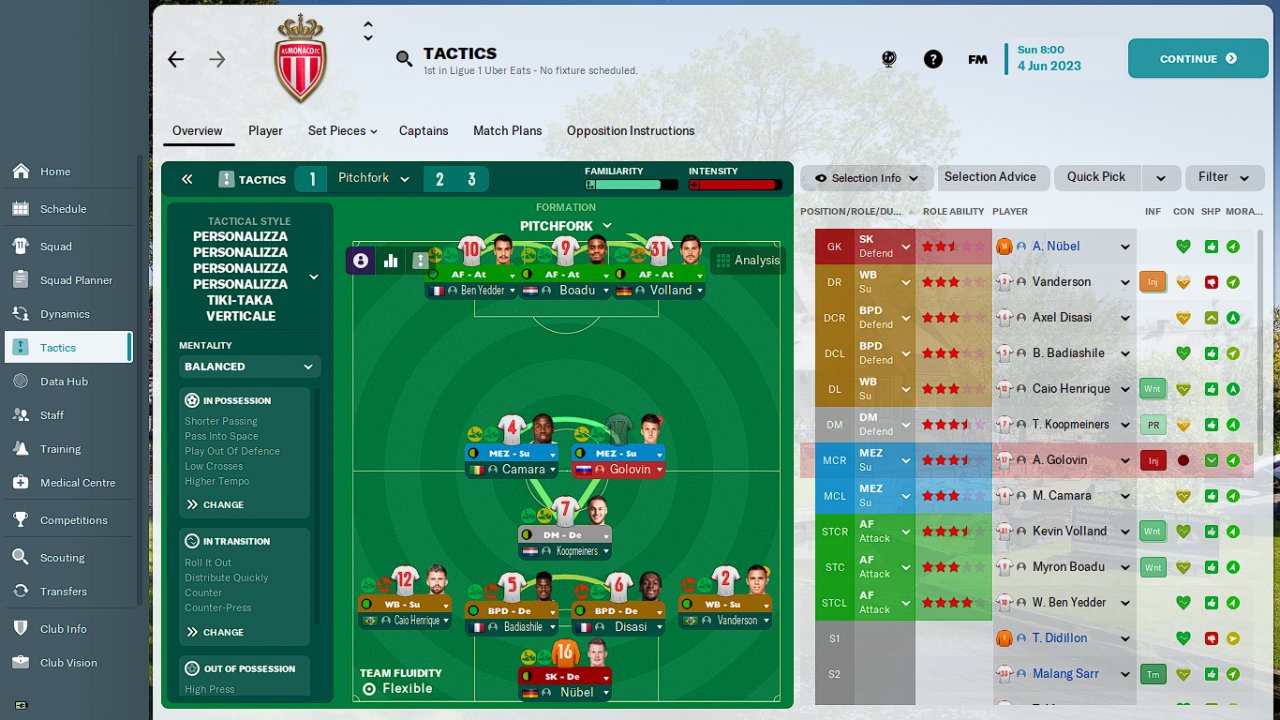Open the Mentality Balanced dropdown
The height and width of the screenshot is (720, 1280).
tap(250, 367)
